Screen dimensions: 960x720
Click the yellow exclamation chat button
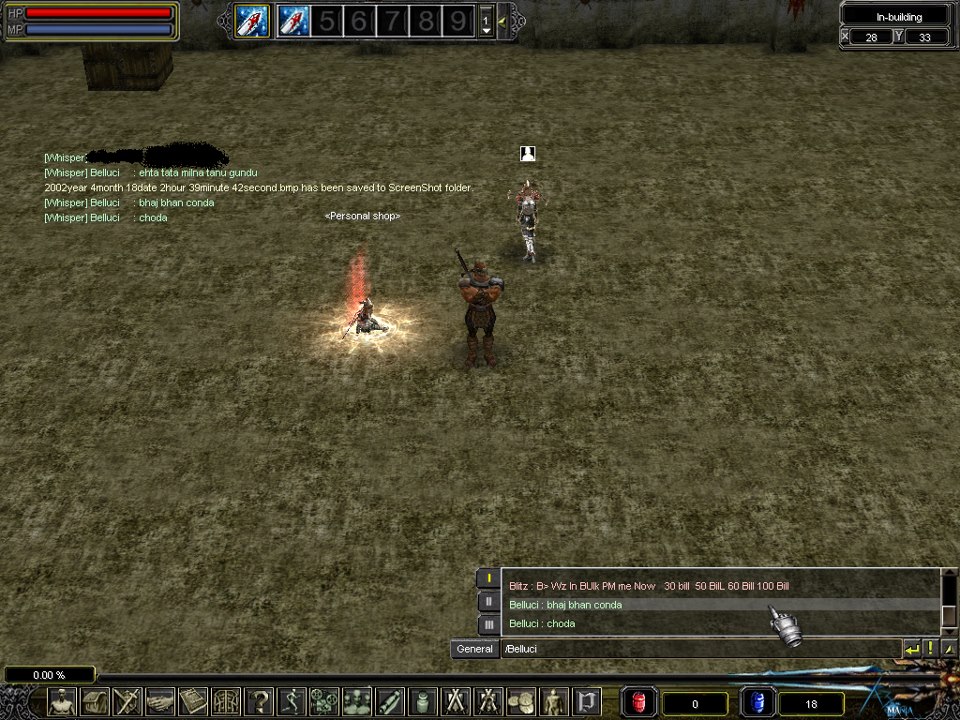[930, 649]
